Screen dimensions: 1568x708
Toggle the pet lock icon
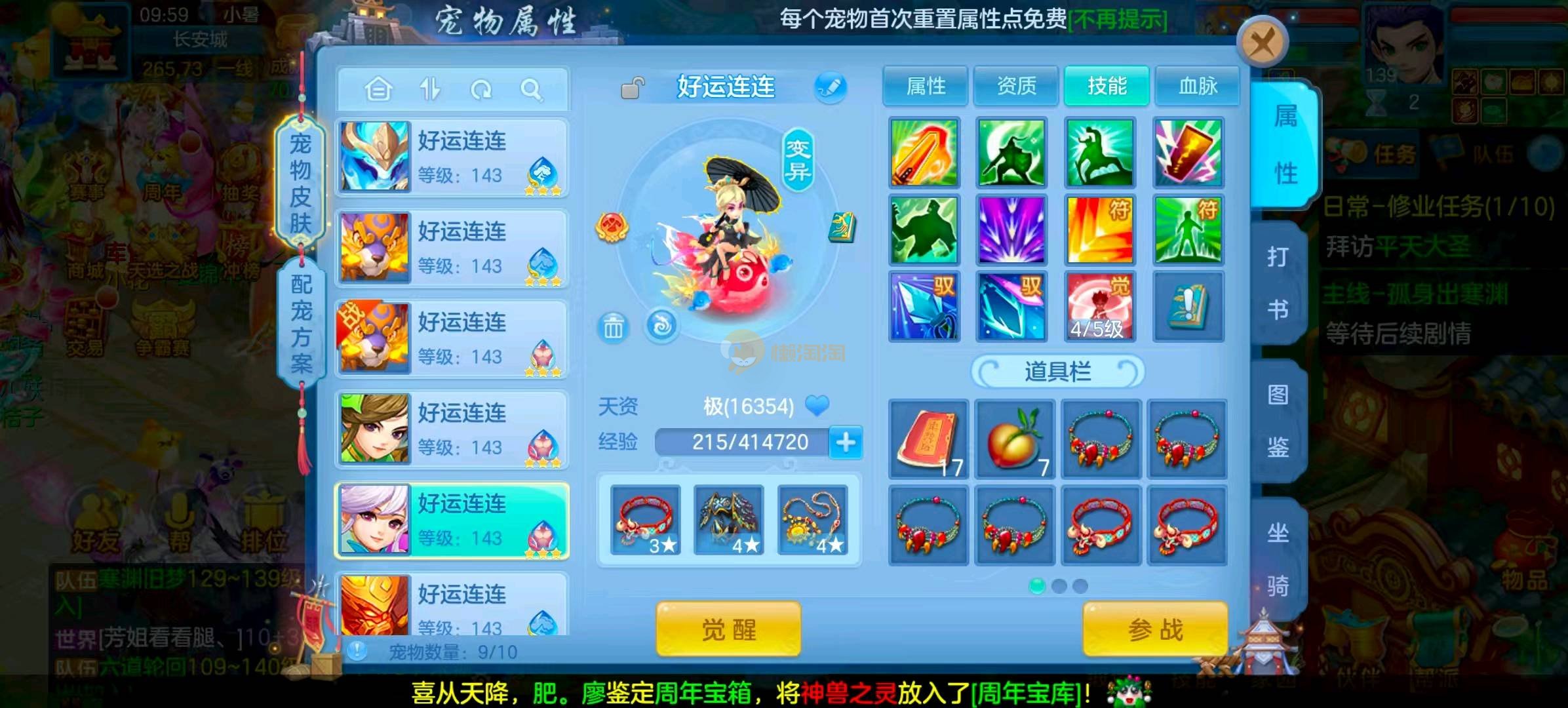pyautogui.click(x=633, y=88)
